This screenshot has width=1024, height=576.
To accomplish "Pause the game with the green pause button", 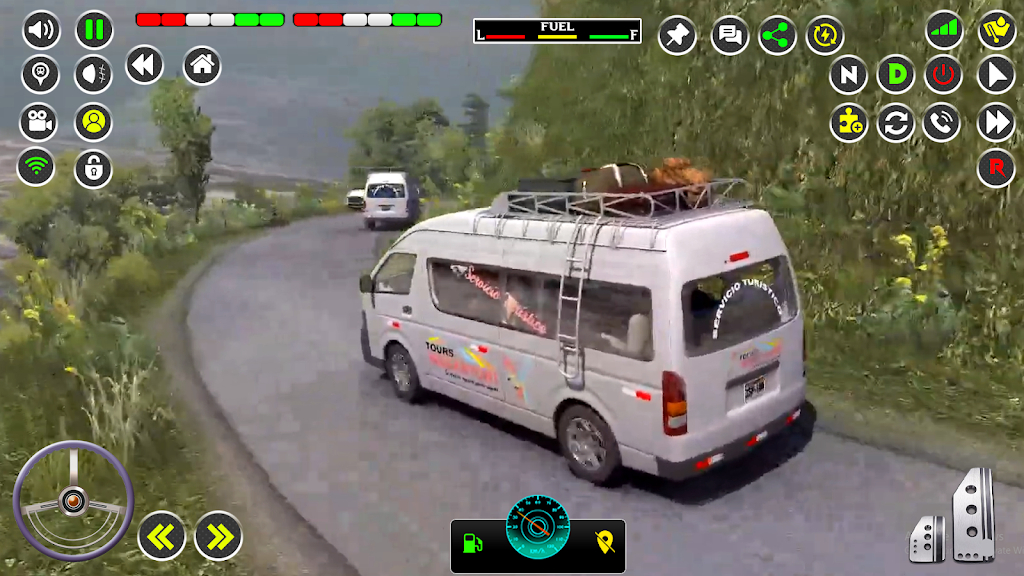I will point(94,30).
